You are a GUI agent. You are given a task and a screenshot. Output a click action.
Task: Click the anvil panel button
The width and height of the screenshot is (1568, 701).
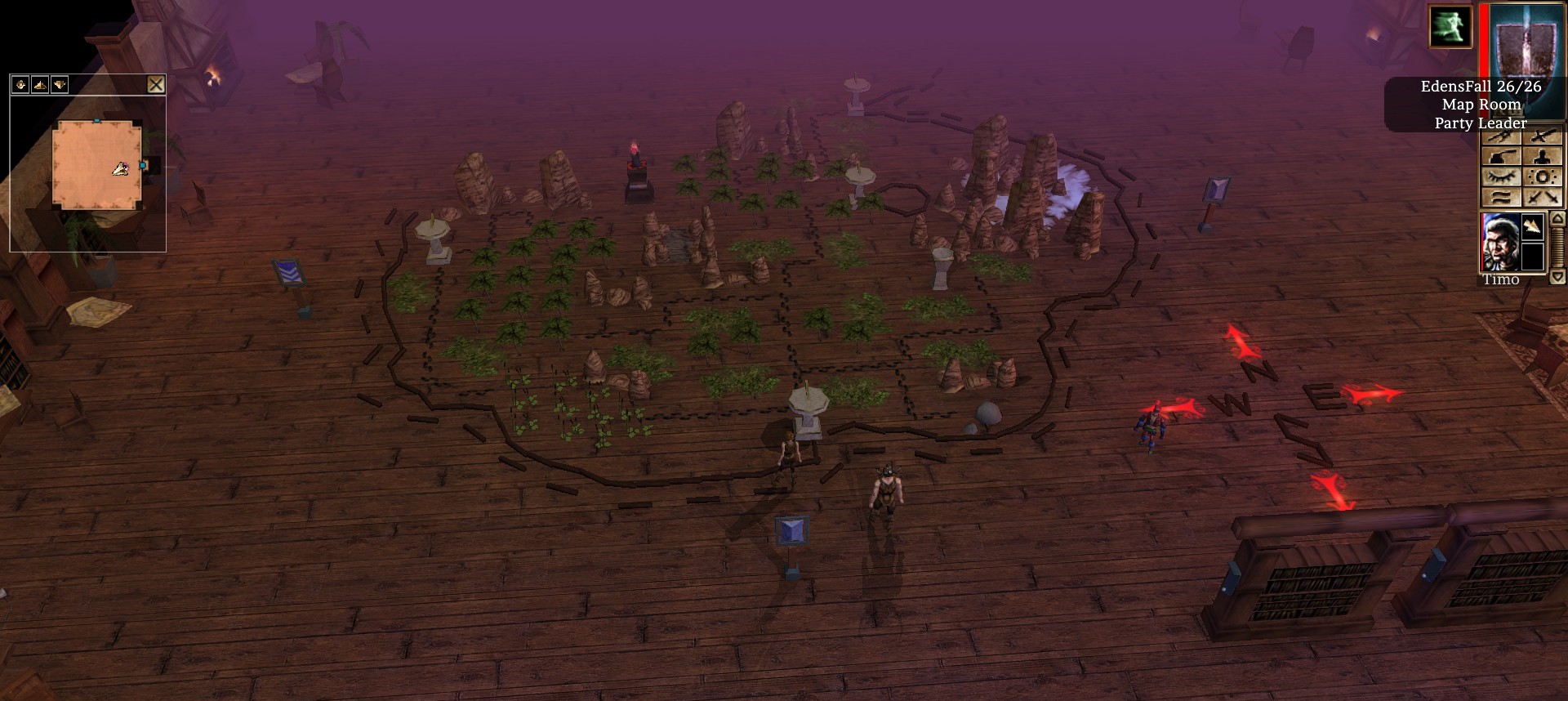[1502, 157]
